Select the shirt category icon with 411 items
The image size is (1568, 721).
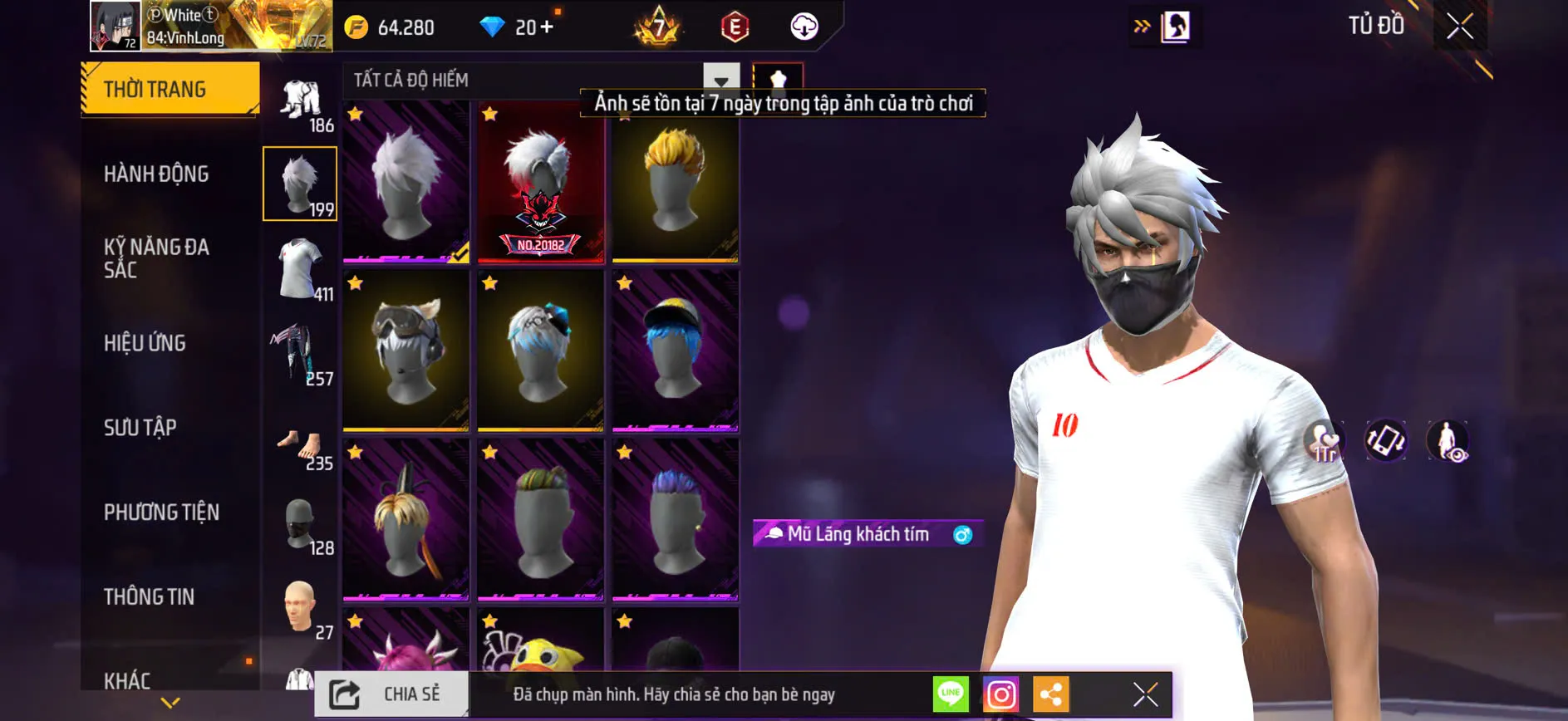(299, 270)
